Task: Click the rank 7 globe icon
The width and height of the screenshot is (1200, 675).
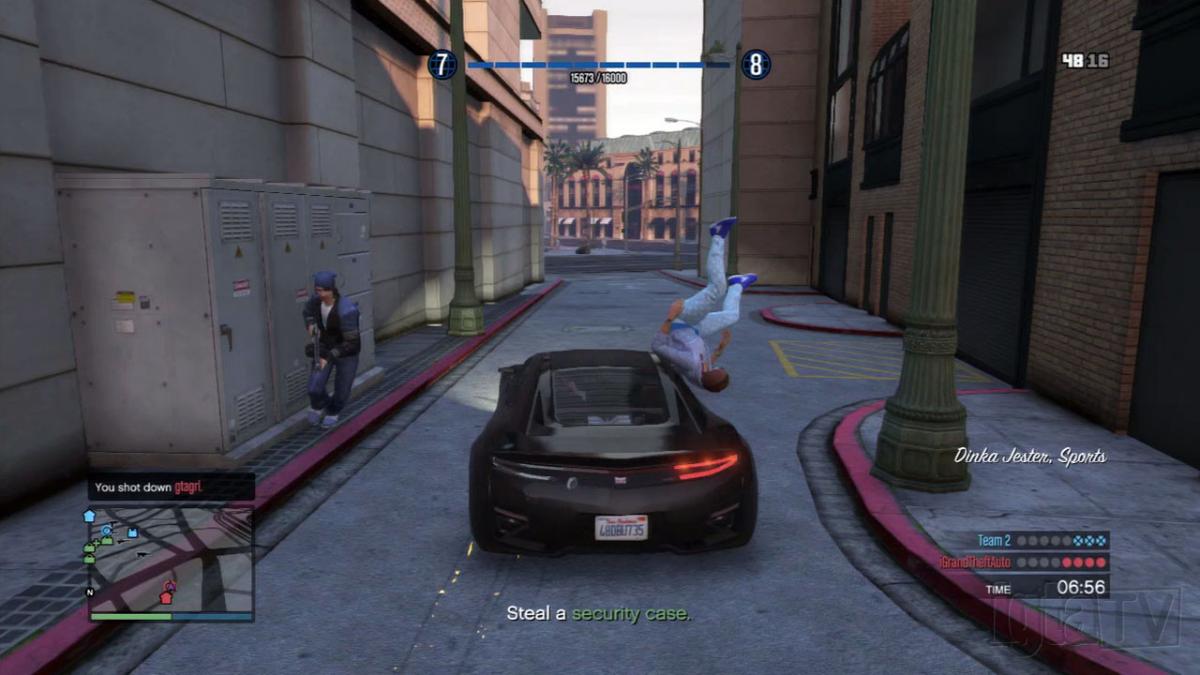Action: pos(442,65)
